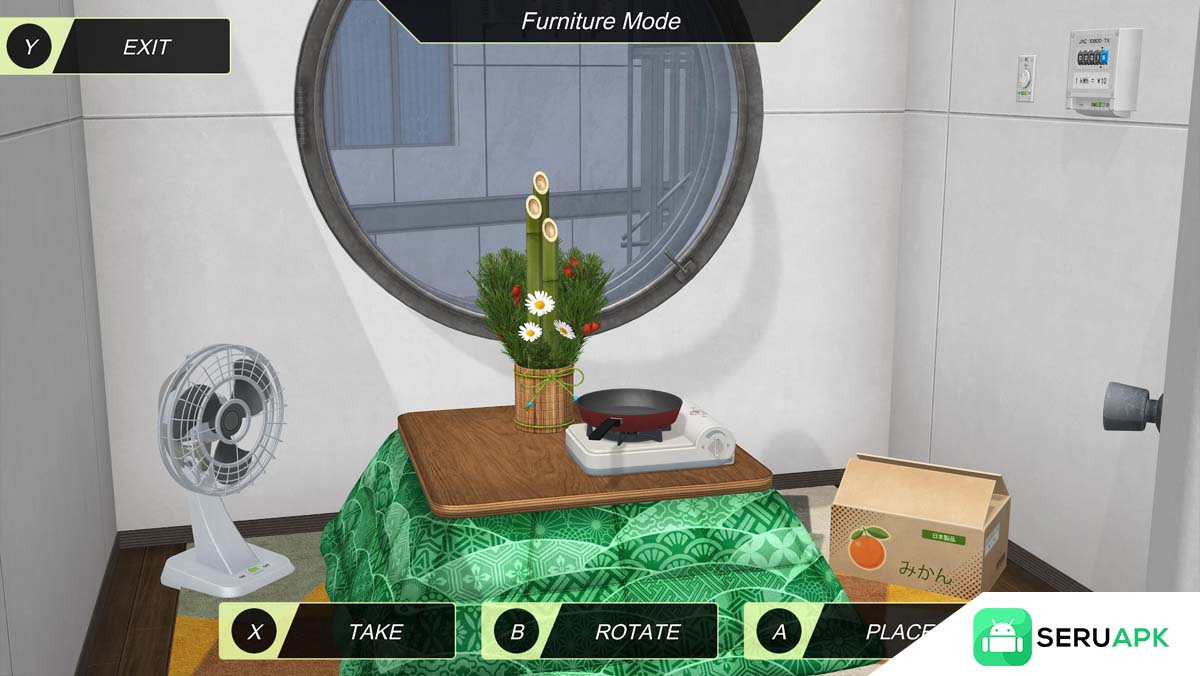This screenshot has width=1200, height=676.
Task: Choose the TAKE button
Action: click(x=338, y=631)
